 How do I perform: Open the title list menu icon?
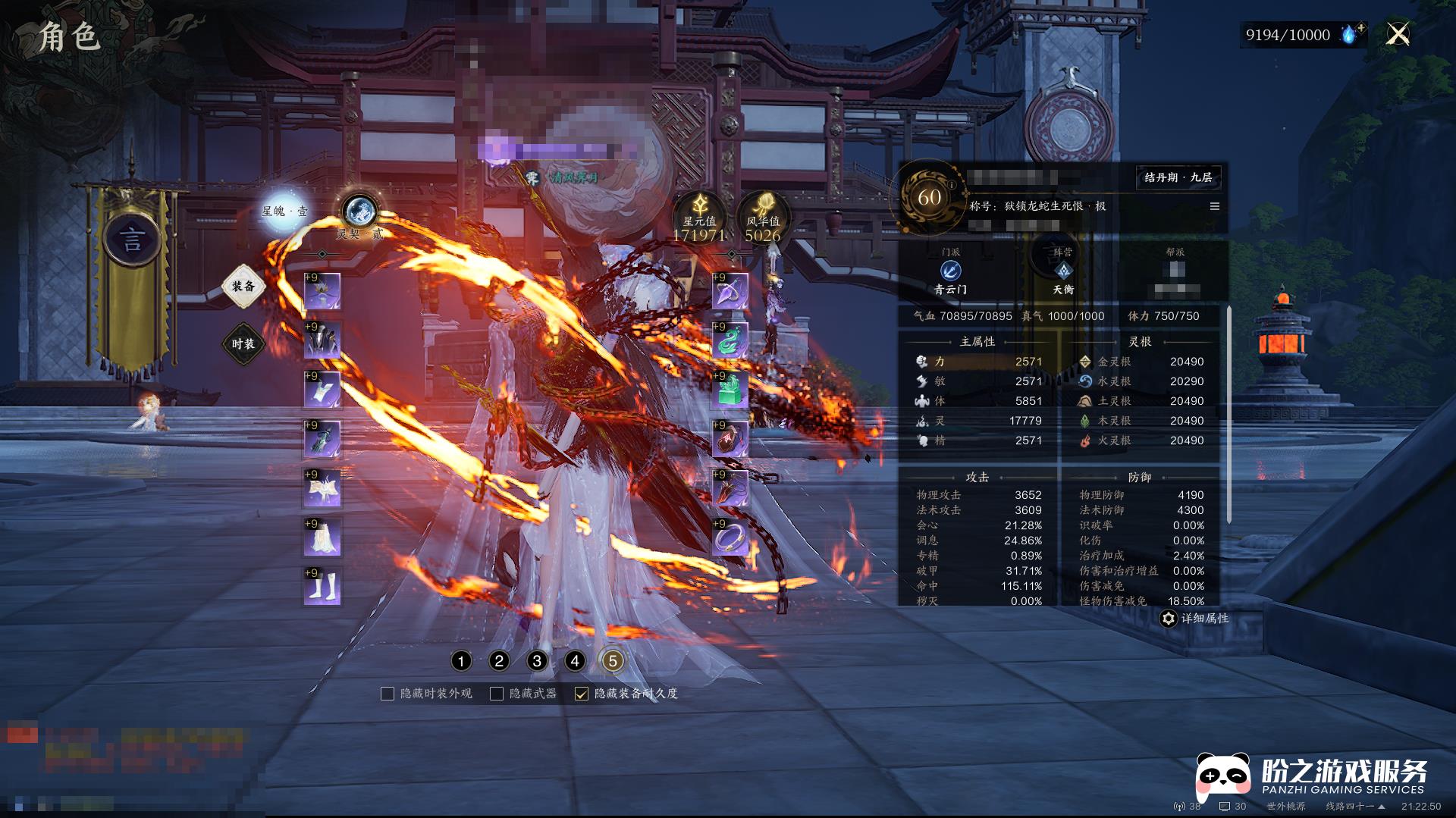coord(1215,206)
